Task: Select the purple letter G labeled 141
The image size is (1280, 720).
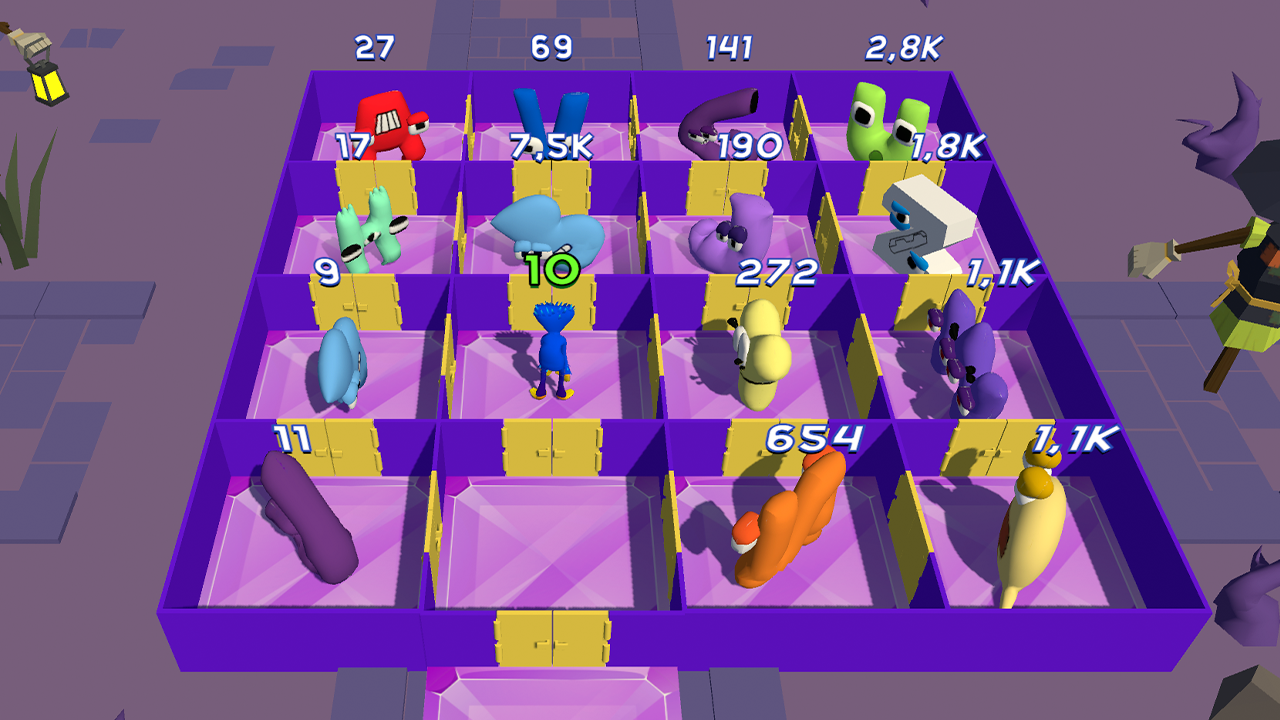Action: point(710,115)
